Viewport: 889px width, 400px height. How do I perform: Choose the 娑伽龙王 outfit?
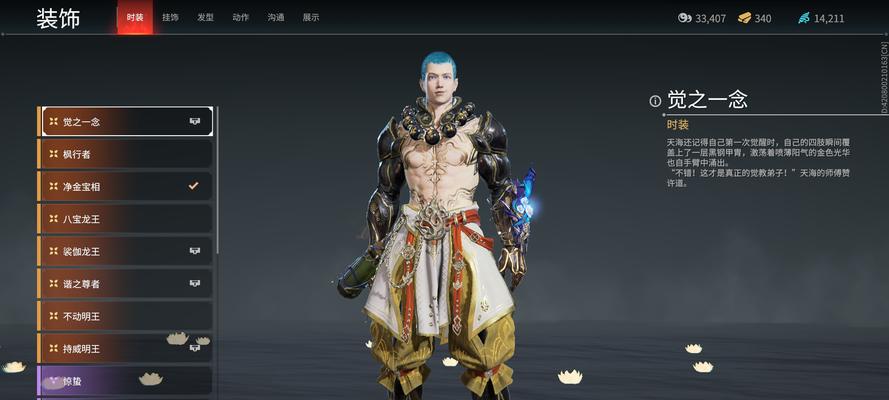(x=125, y=251)
